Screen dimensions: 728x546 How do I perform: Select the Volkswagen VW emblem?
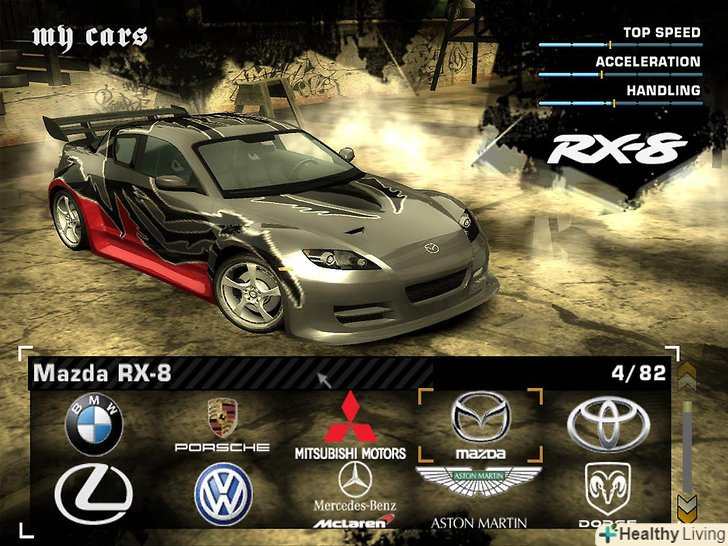point(223,494)
